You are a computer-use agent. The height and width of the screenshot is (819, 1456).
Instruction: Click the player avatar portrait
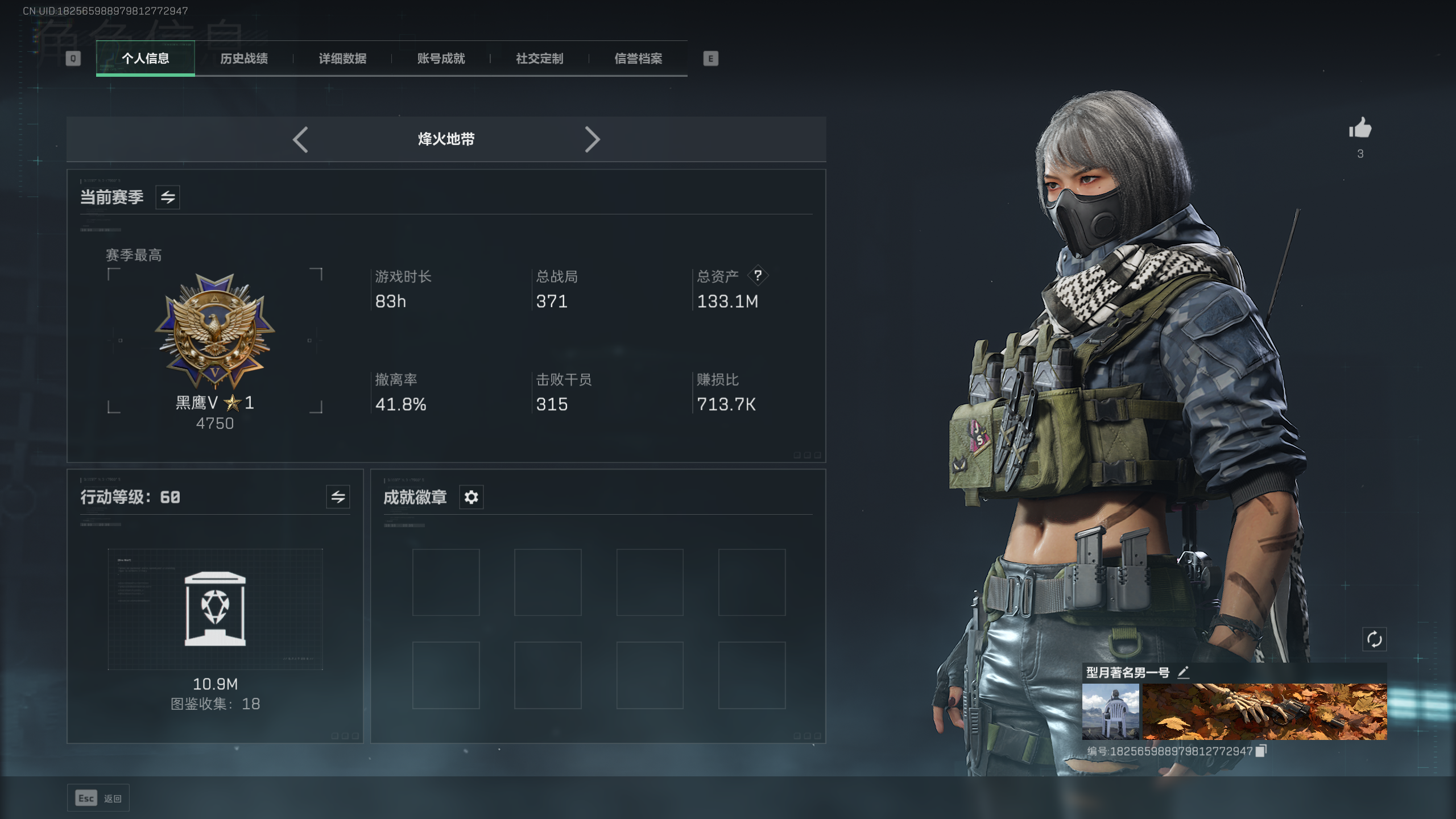tap(1110, 712)
